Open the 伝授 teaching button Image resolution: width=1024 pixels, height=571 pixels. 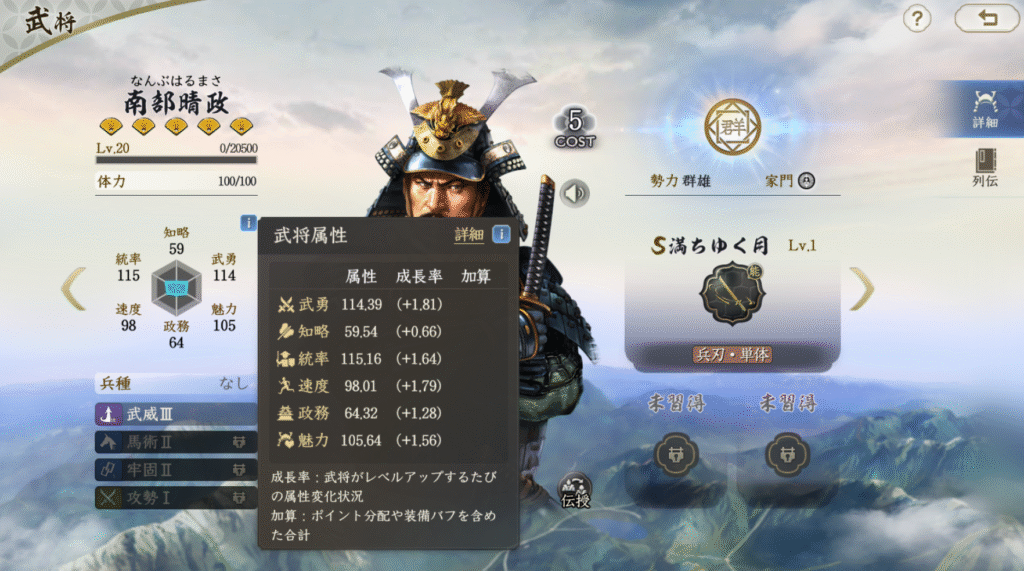tap(575, 489)
